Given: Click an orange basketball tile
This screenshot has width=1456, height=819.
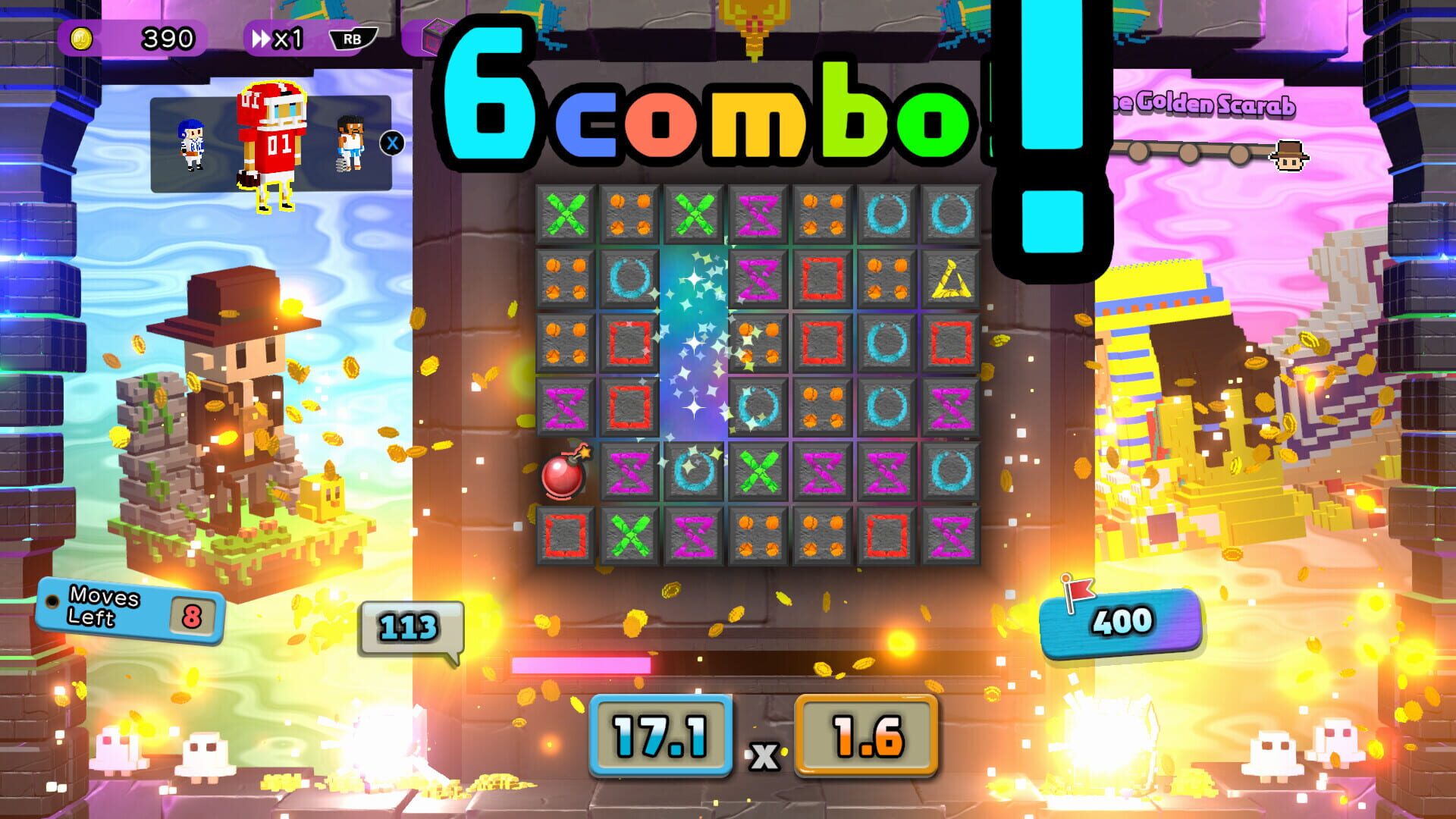Looking at the screenshot, I should [630, 213].
